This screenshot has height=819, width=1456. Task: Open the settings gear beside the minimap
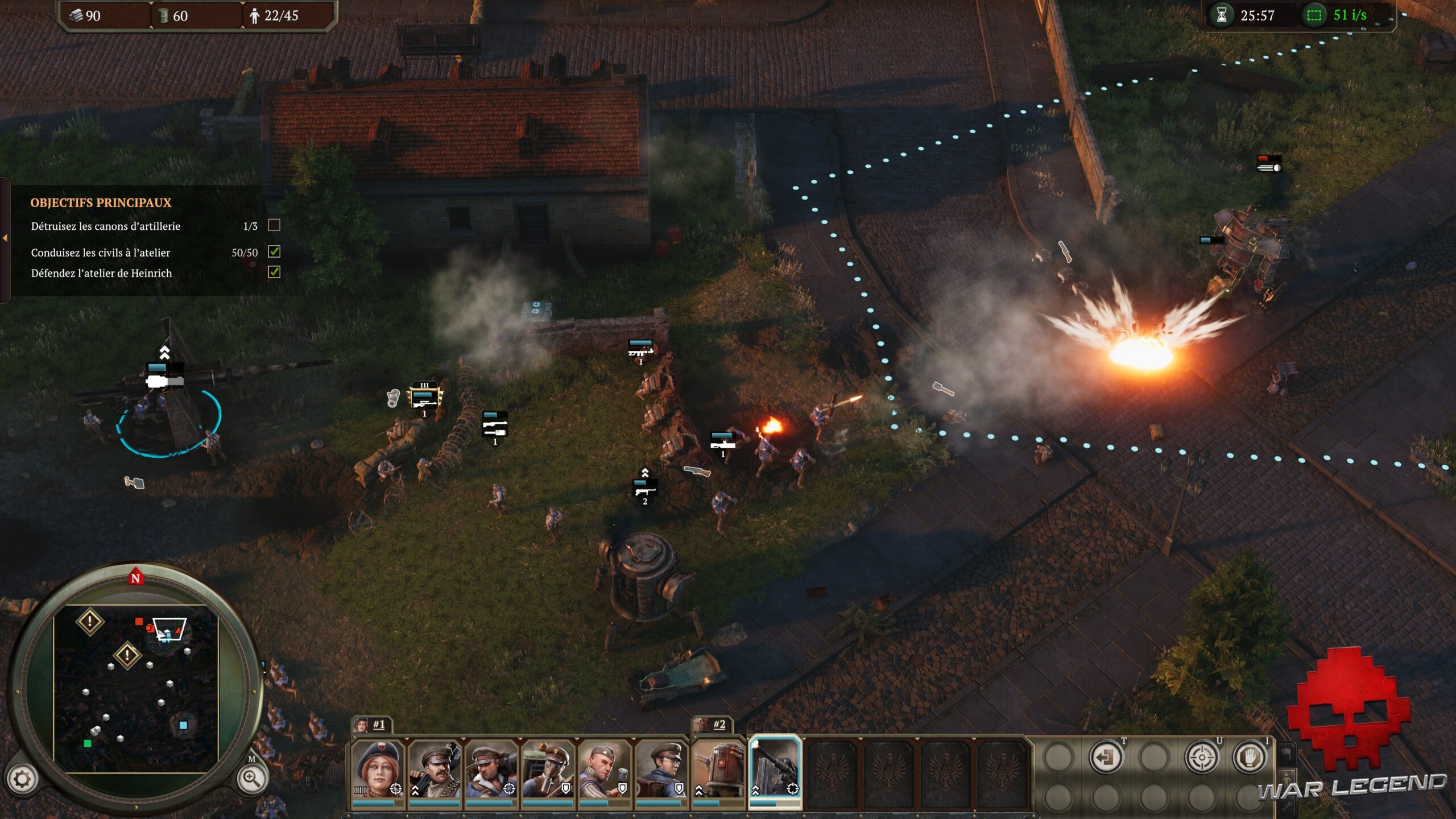22,779
